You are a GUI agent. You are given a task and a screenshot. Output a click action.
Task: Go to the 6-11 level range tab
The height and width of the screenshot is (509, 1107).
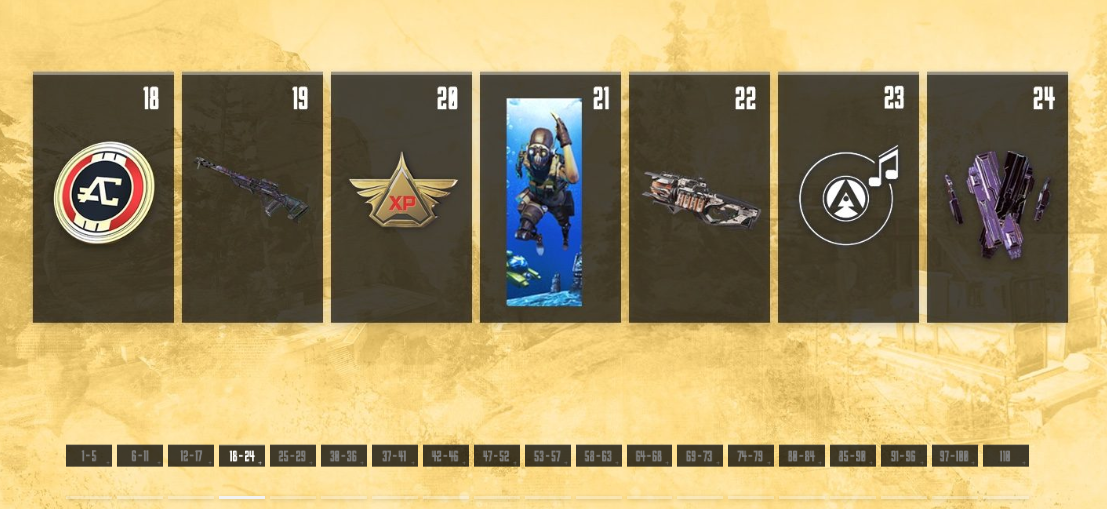[x=140, y=456]
